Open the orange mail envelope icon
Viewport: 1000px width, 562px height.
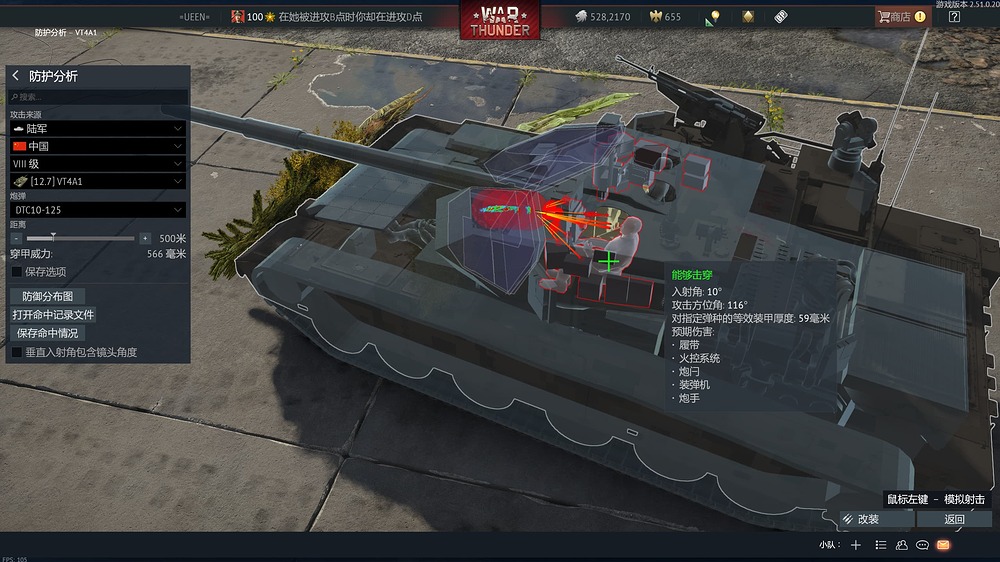click(x=942, y=545)
